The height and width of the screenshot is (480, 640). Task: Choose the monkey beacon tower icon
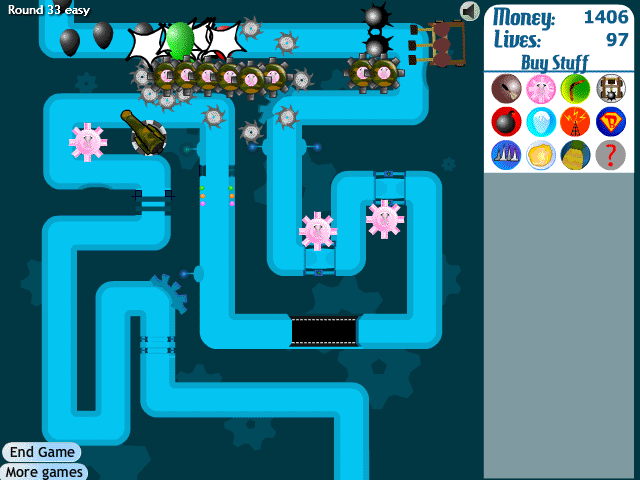(x=575, y=122)
